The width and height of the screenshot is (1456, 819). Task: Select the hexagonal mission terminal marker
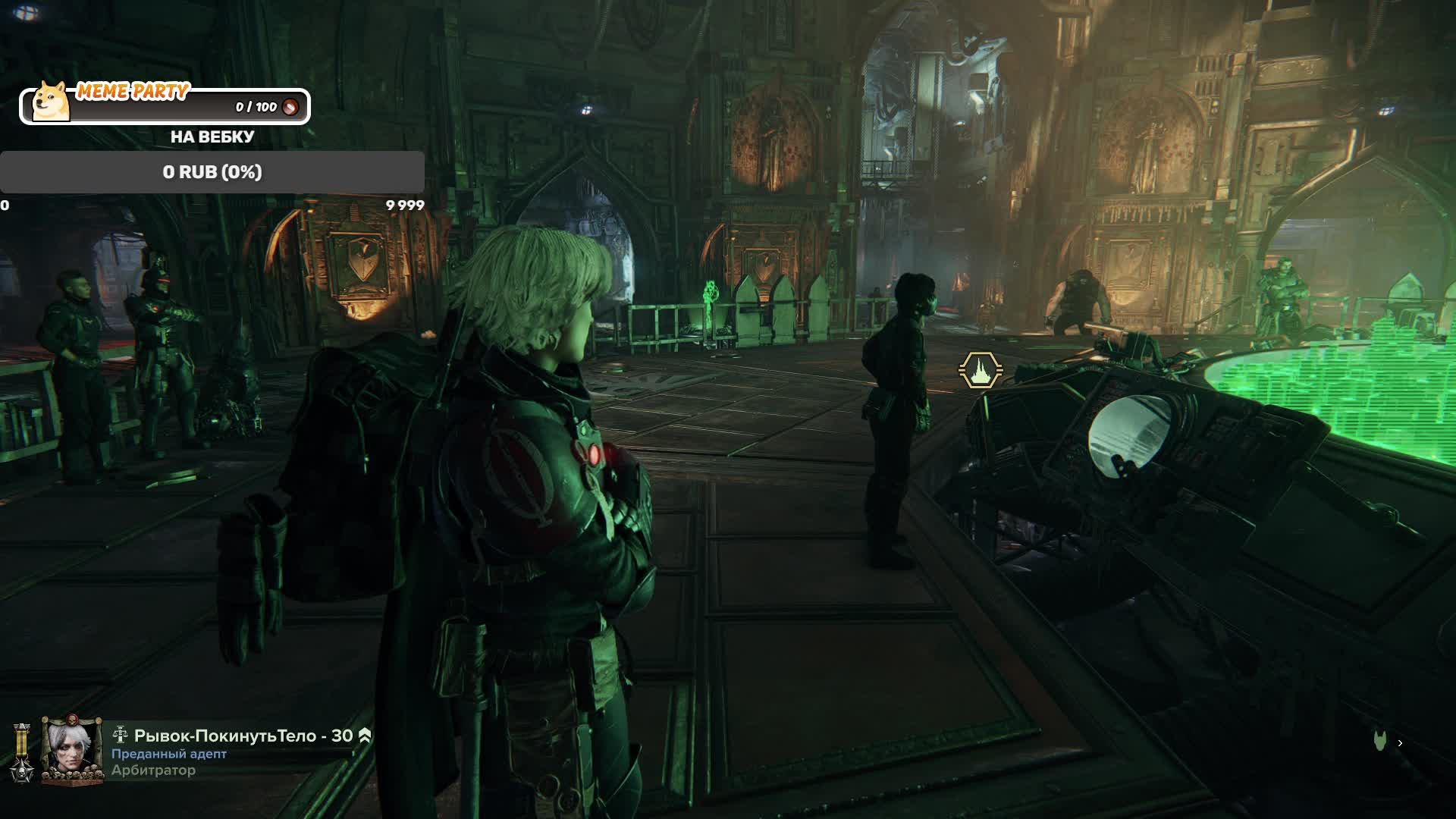tap(981, 371)
